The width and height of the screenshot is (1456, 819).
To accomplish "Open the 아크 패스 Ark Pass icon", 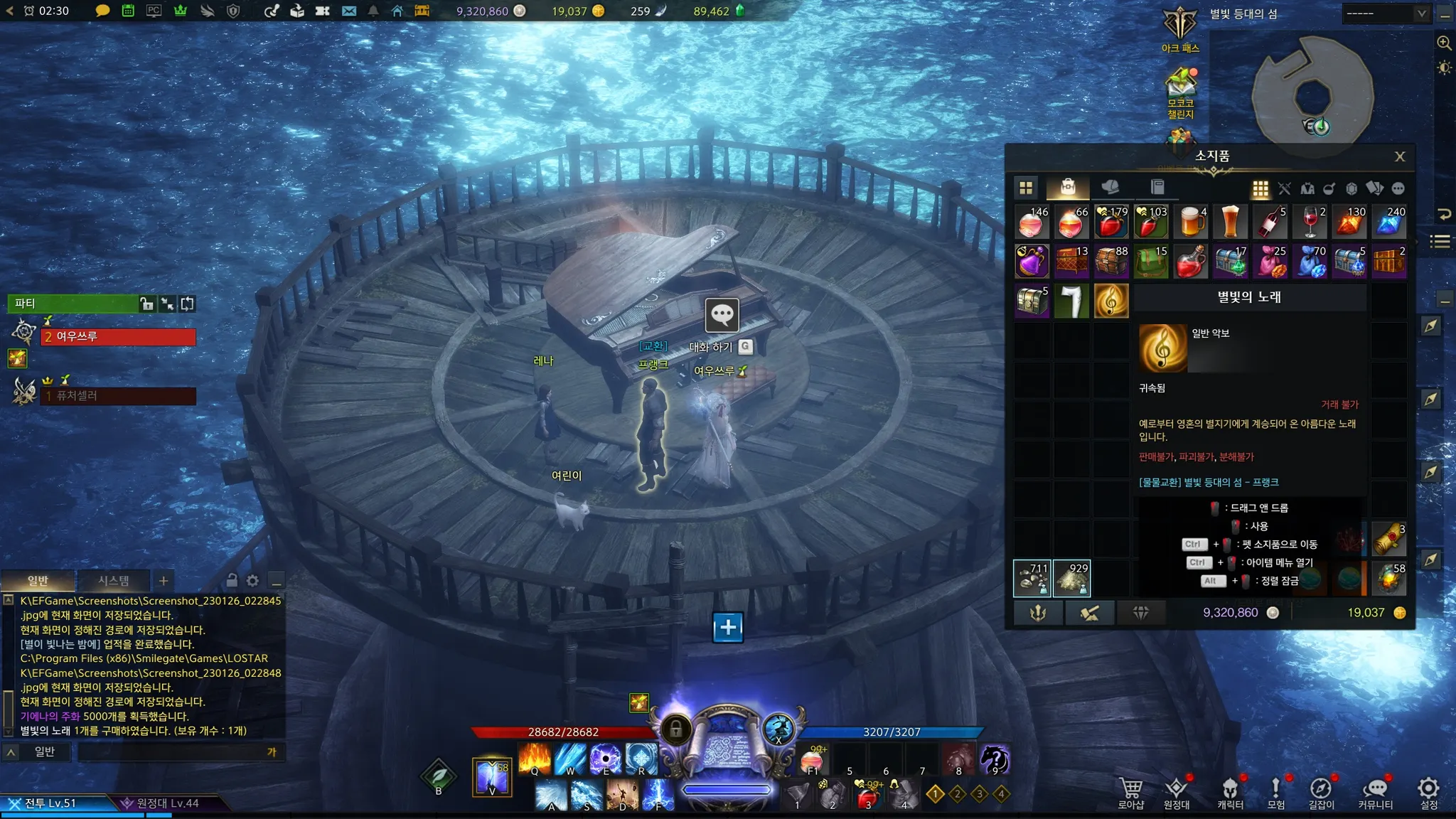I will pos(1180,28).
